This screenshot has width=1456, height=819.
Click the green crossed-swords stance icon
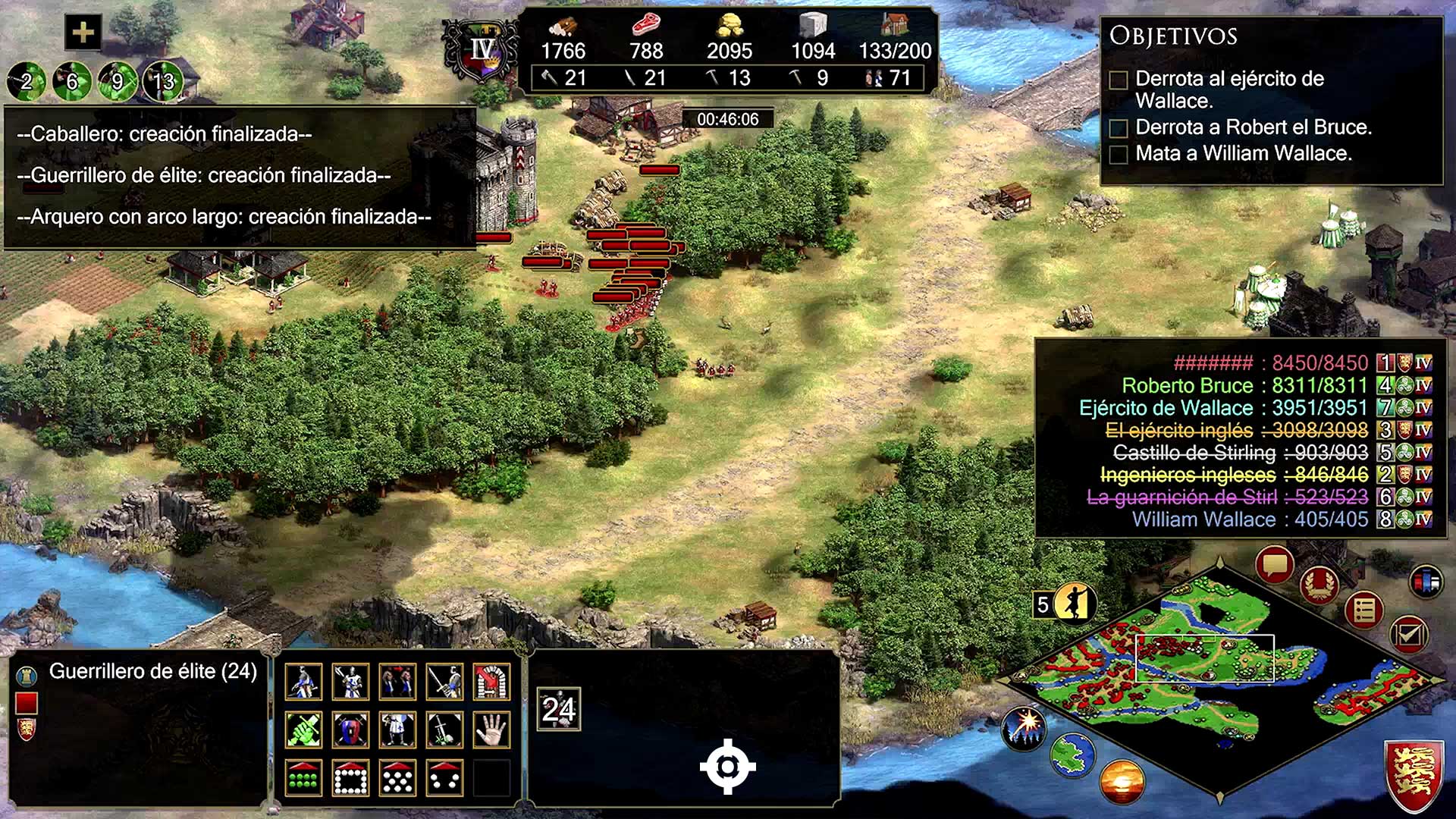coord(303,730)
